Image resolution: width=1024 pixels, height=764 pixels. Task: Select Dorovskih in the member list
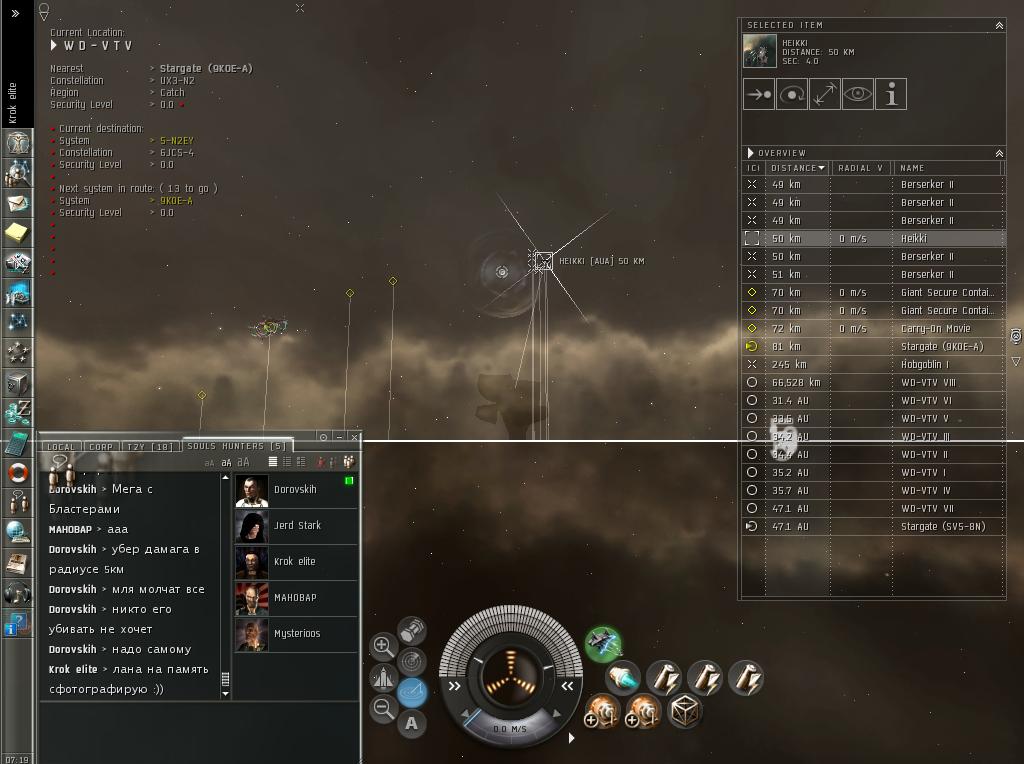(x=295, y=490)
